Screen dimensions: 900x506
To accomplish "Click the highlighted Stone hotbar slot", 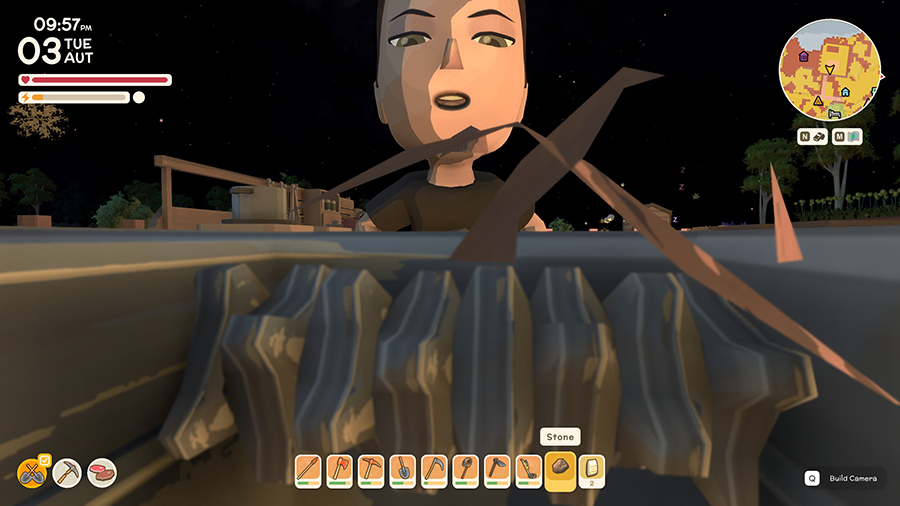I will 561,470.
